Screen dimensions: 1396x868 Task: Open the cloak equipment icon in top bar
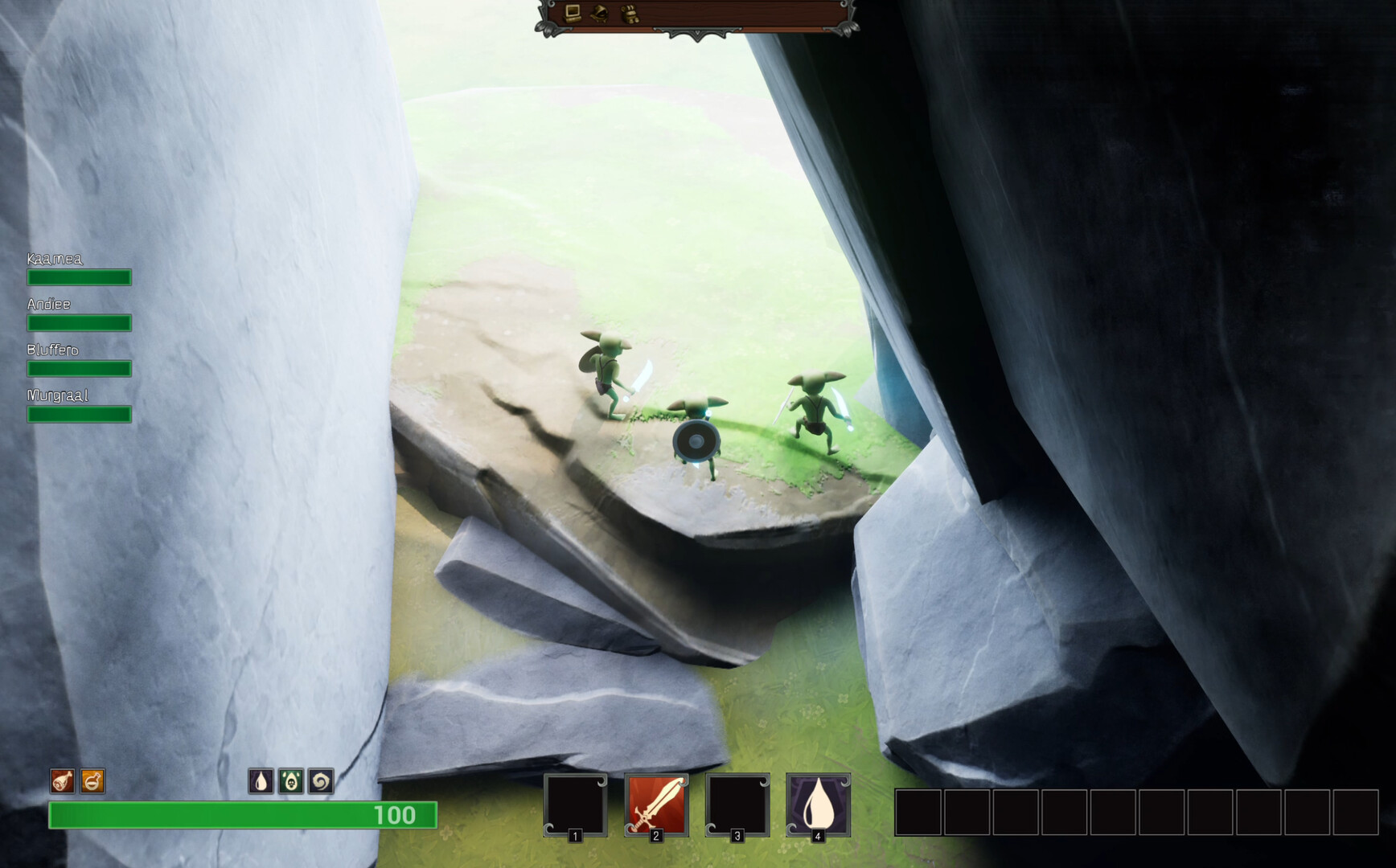(x=599, y=14)
